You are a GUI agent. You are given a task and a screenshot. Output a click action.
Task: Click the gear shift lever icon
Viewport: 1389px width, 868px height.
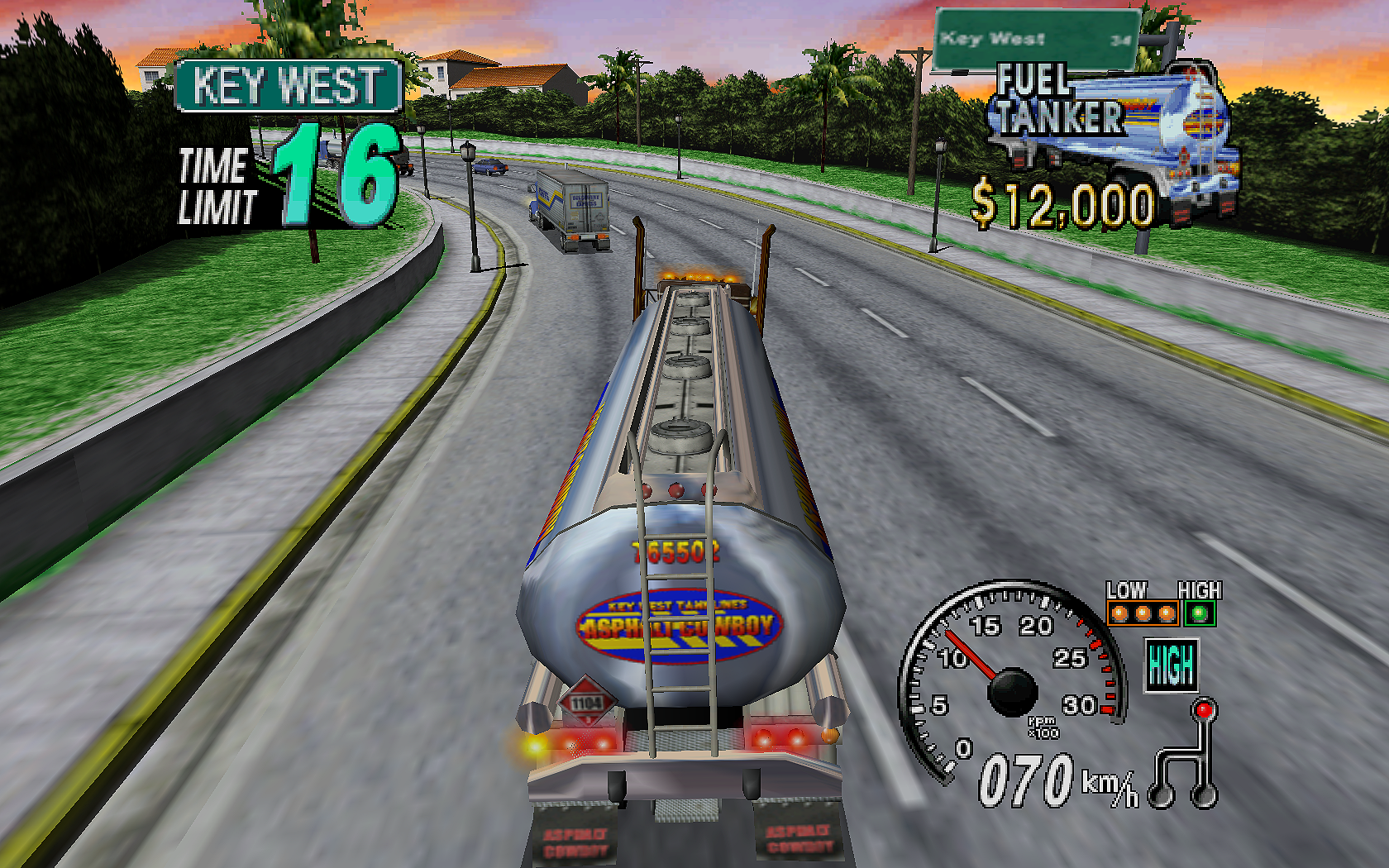click(1187, 756)
